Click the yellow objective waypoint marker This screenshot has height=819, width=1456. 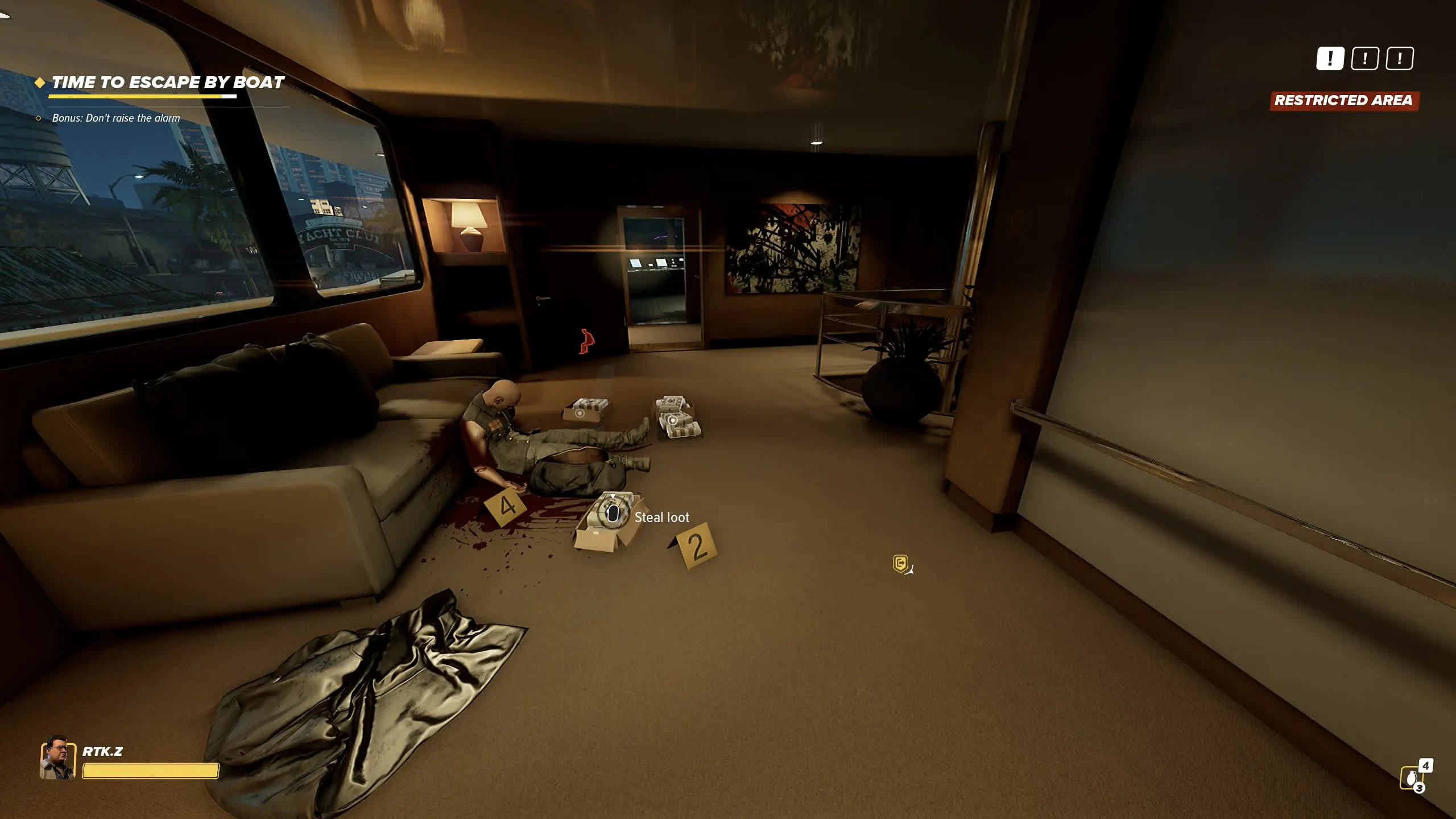900,564
